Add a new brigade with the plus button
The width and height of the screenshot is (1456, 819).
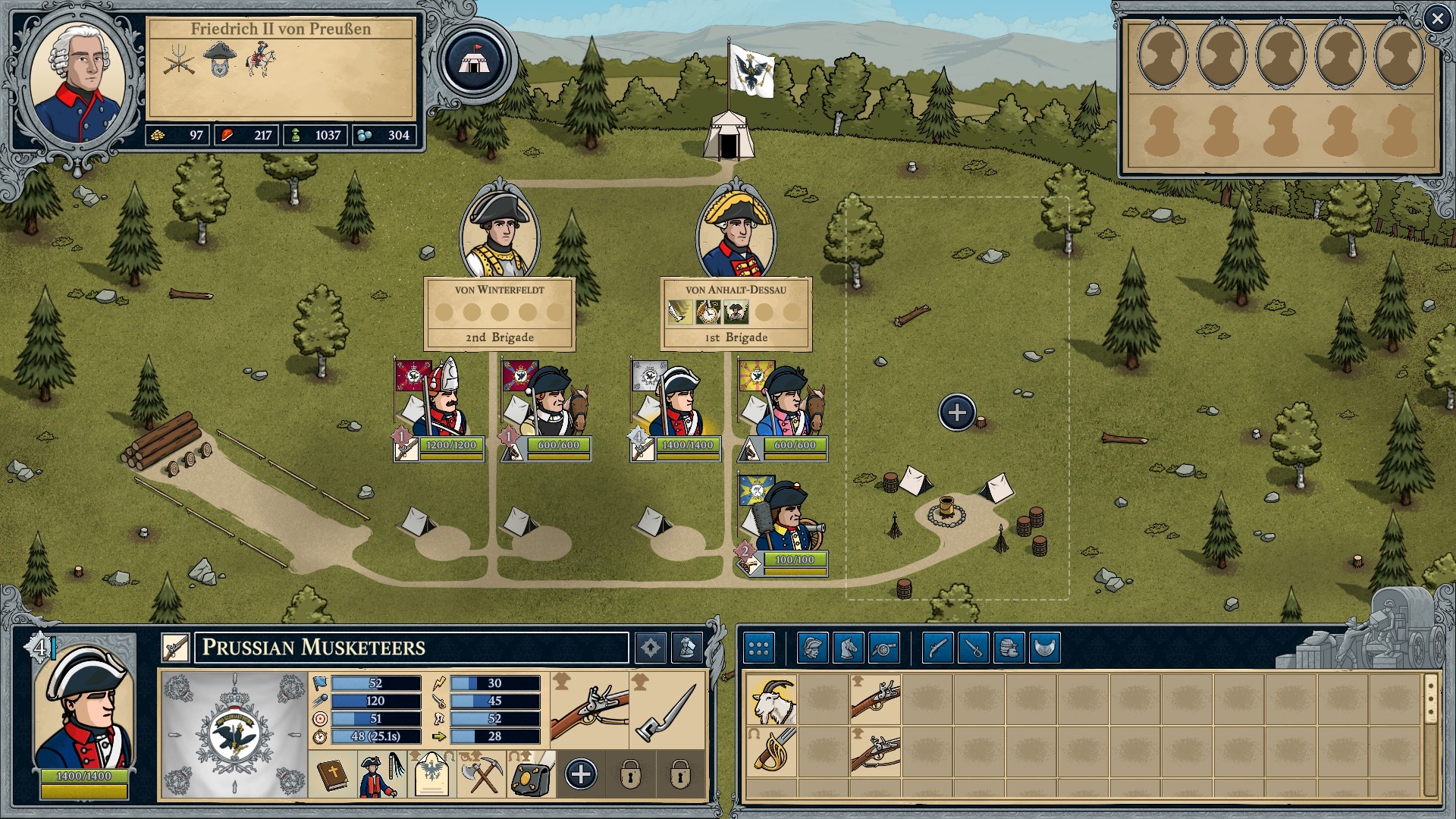click(957, 413)
